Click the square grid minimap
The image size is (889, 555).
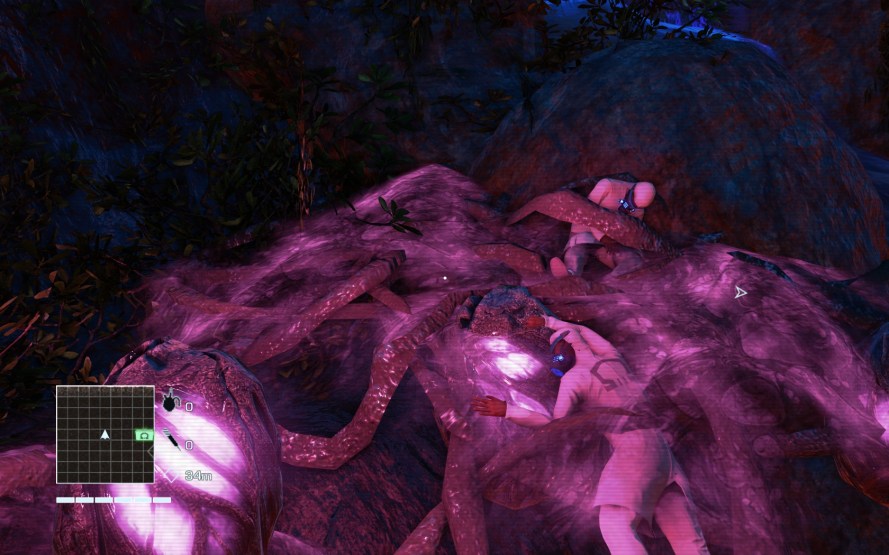105,434
